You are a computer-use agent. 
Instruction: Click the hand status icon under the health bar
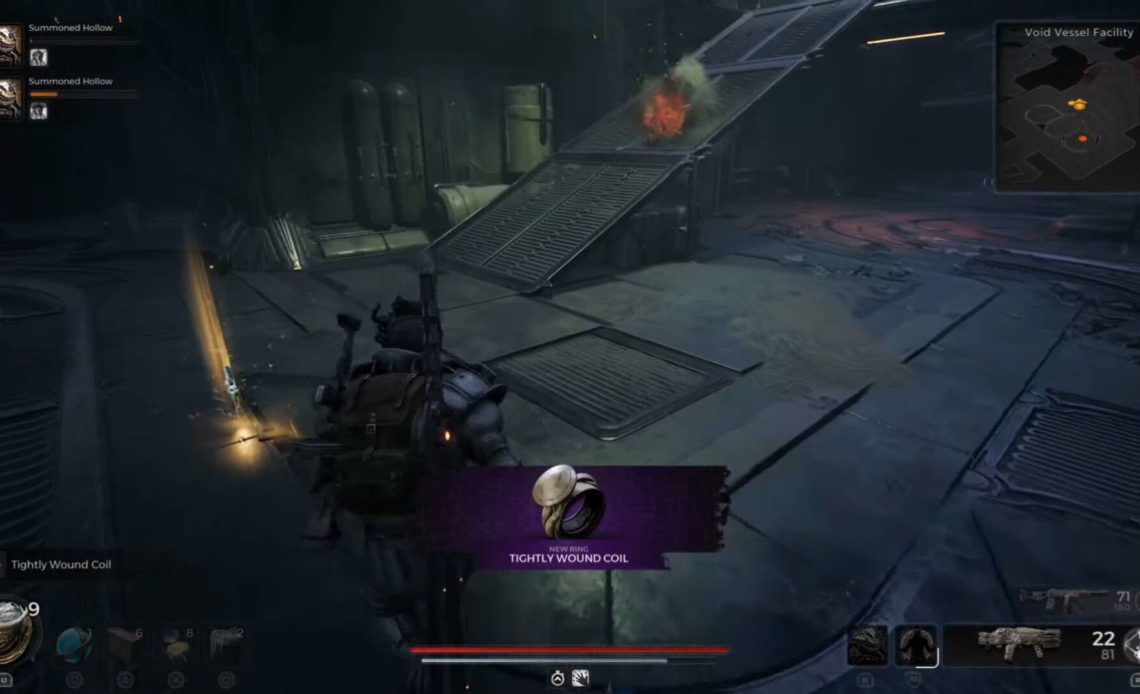580,678
